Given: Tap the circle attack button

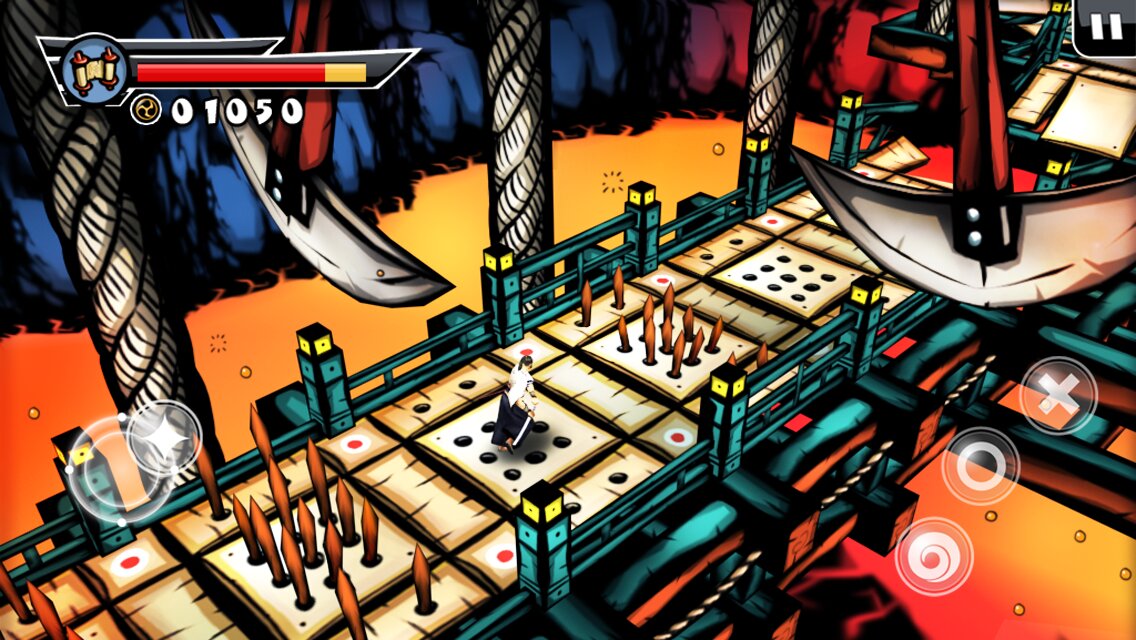Looking at the screenshot, I should [981, 466].
